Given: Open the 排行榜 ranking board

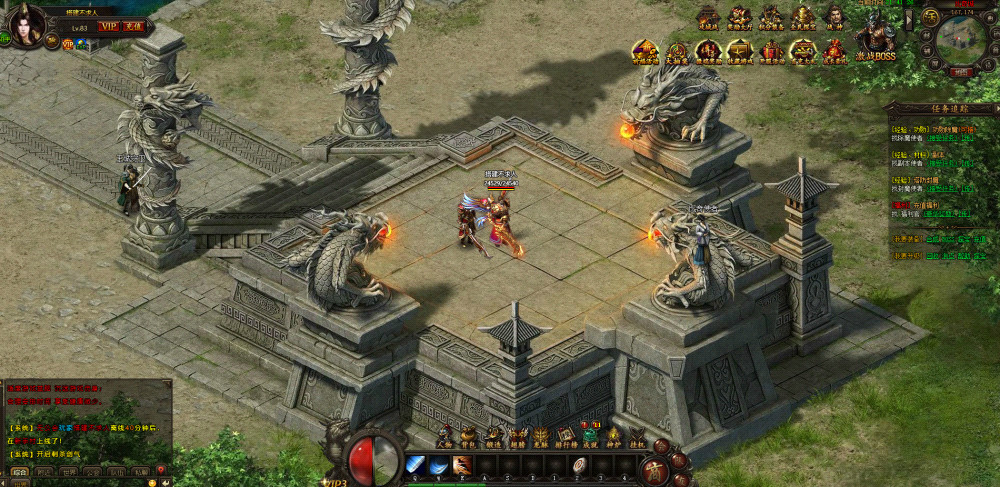Looking at the screenshot, I should pyautogui.click(x=566, y=436).
